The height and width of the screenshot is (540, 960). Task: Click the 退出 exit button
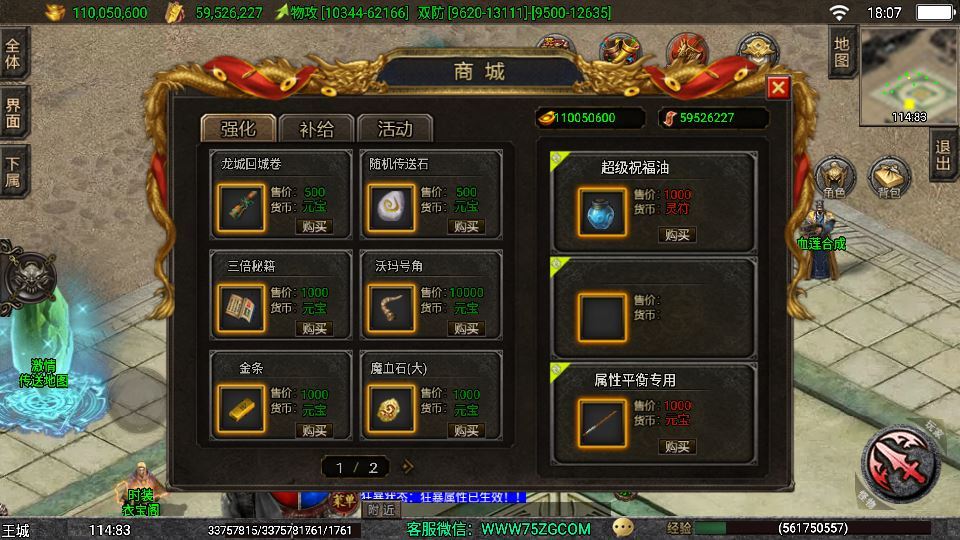pos(943,156)
